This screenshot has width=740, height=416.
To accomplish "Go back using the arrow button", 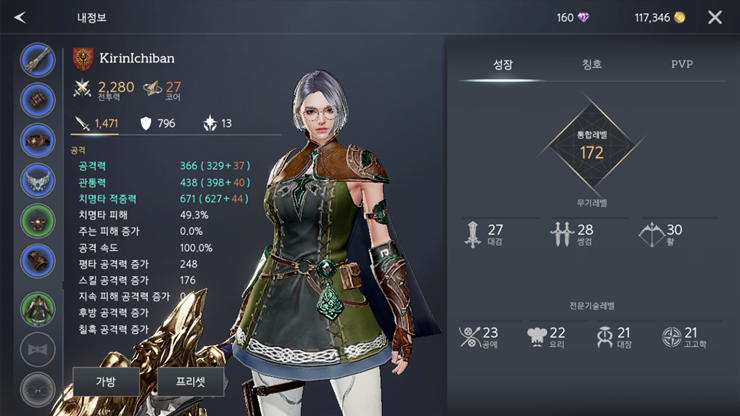I will pyautogui.click(x=21, y=17).
